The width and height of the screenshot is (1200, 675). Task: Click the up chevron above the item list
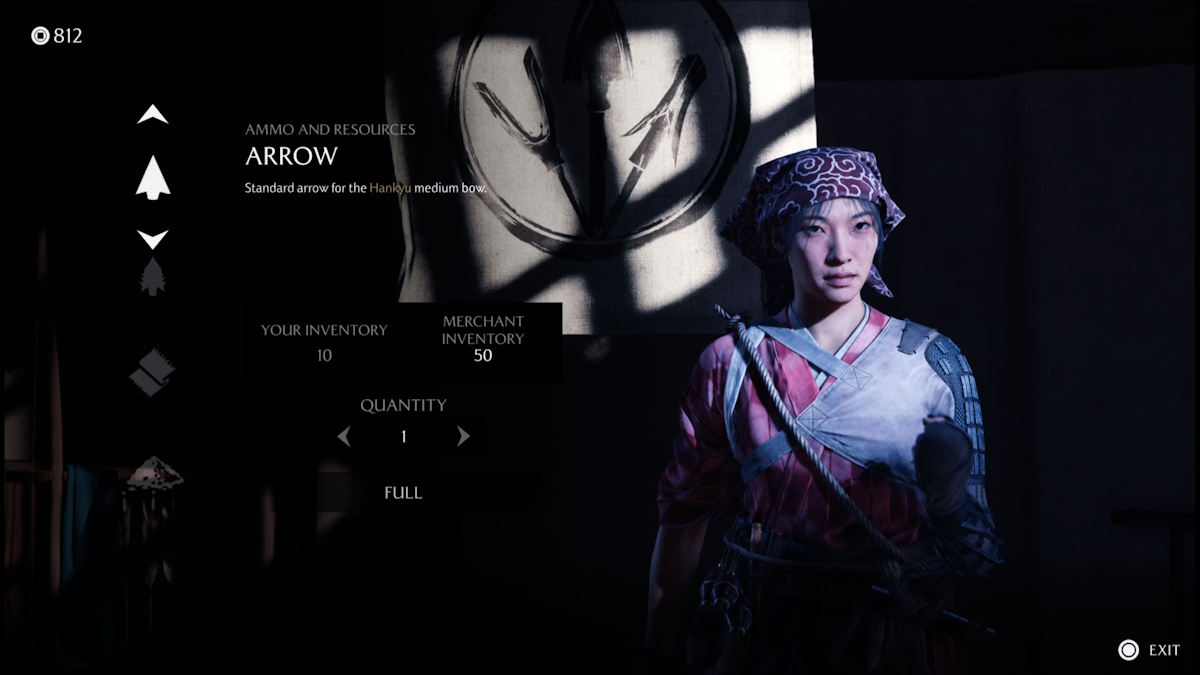(153, 115)
